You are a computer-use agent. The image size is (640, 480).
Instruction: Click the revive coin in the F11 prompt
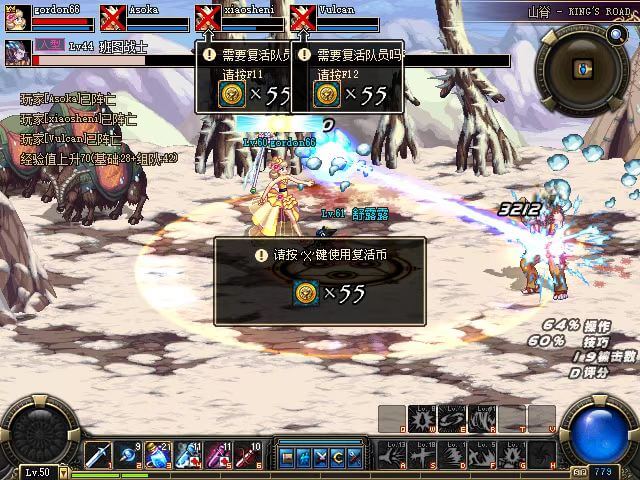tap(231, 94)
